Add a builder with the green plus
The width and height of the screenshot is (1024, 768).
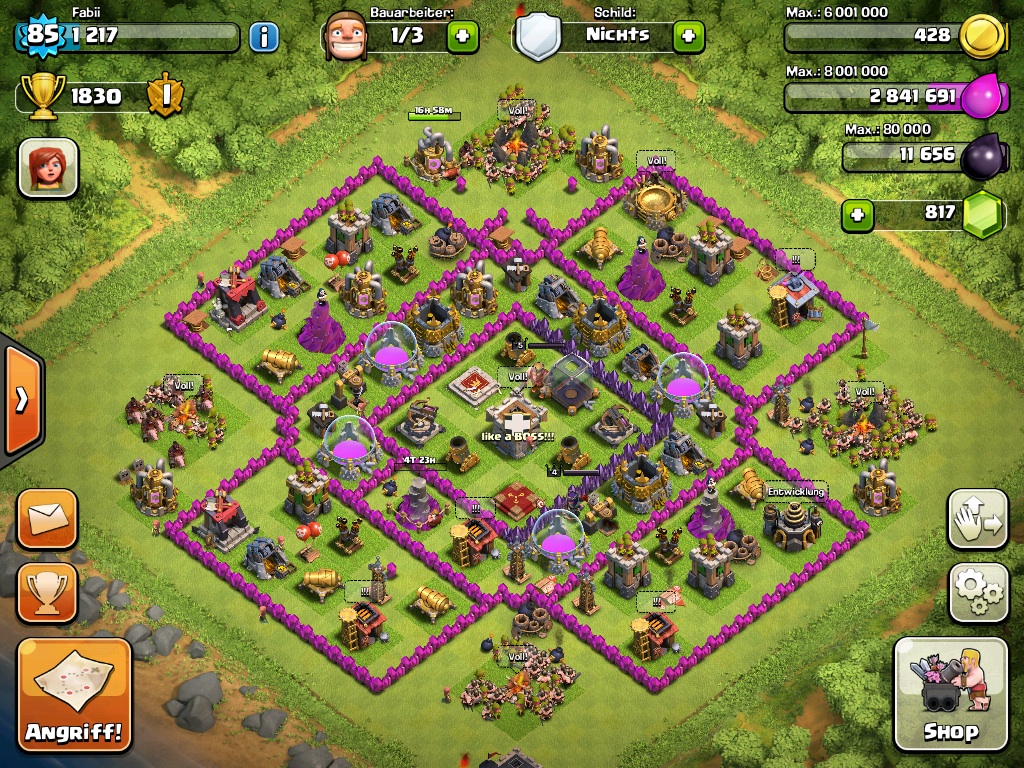(462, 37)
